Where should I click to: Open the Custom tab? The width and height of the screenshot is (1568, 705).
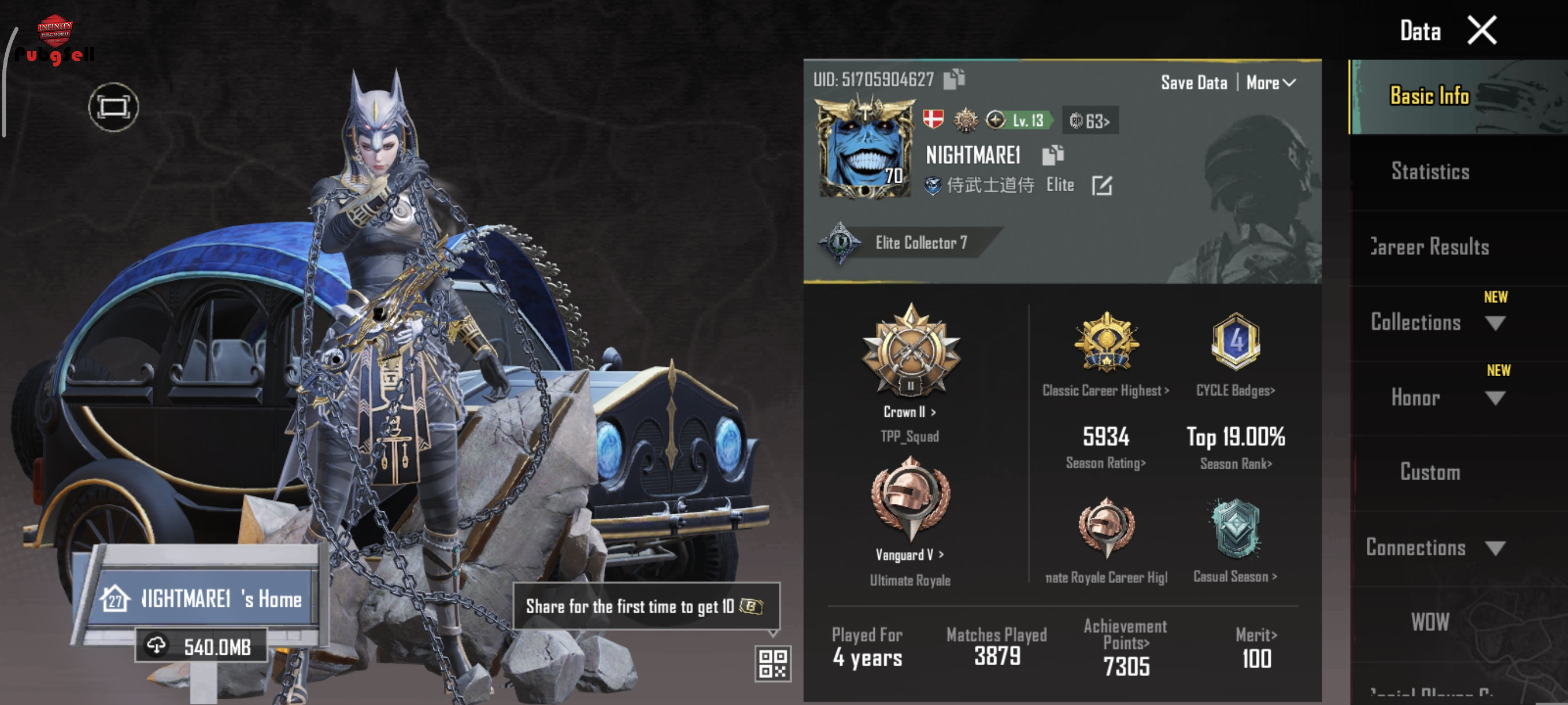point(1430,473)
